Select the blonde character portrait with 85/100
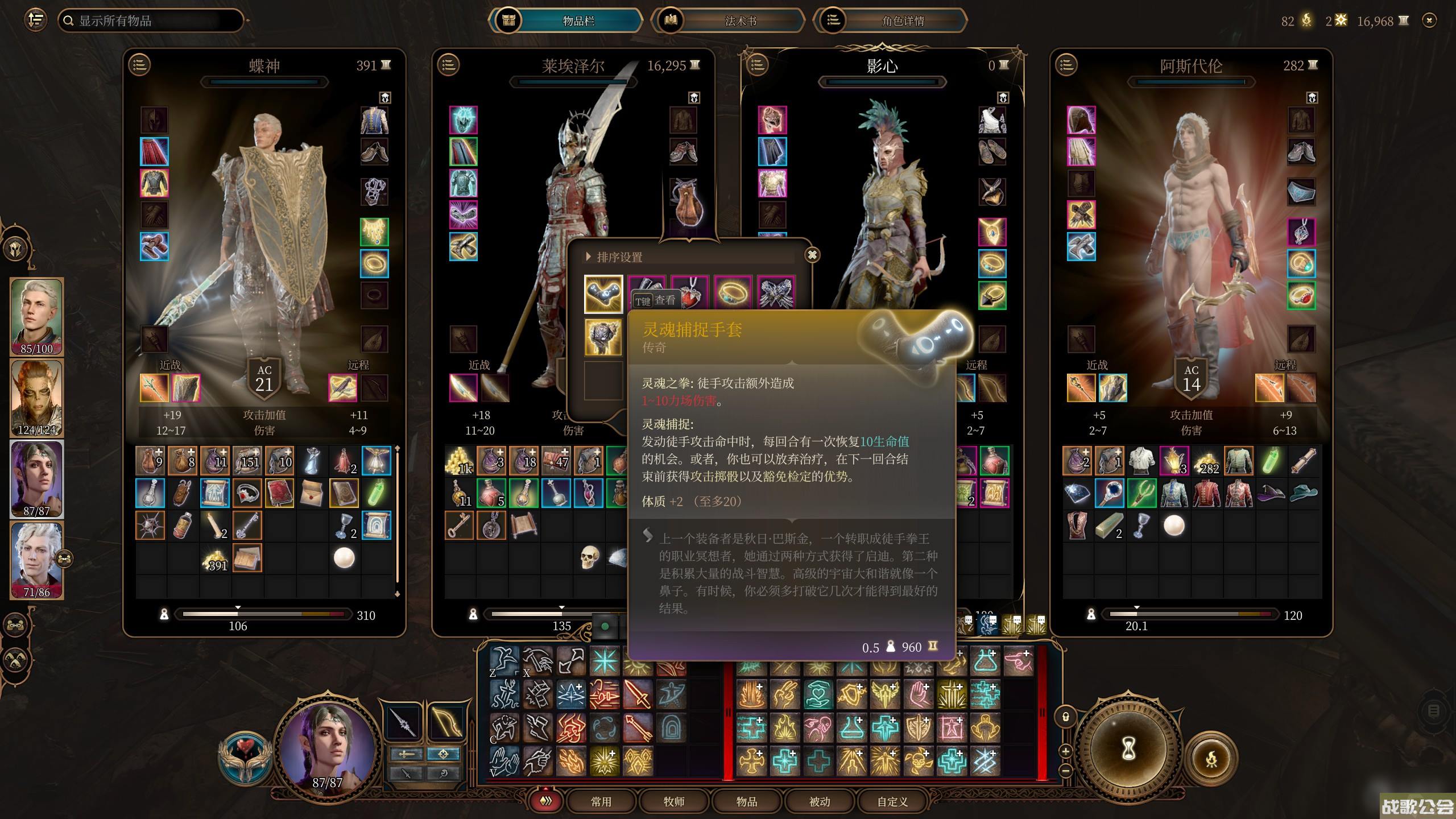The image size is (1456, 819). tap(36, 316)
